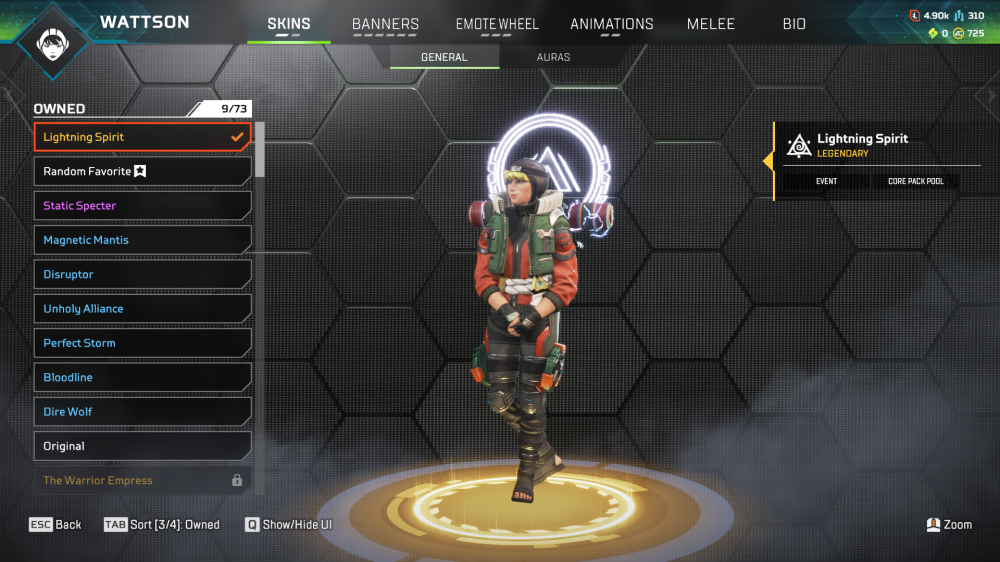Select the Disruptor skin
This screenshot has height=562, width=1000.
142,275
